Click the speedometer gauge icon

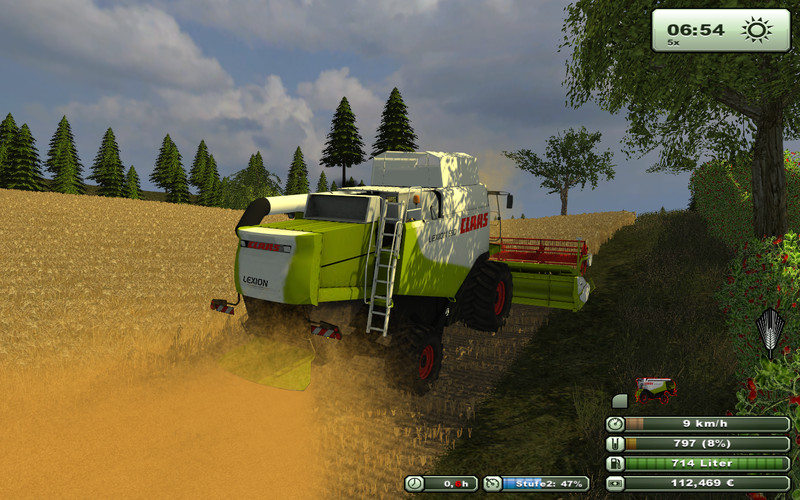(616, 424)
